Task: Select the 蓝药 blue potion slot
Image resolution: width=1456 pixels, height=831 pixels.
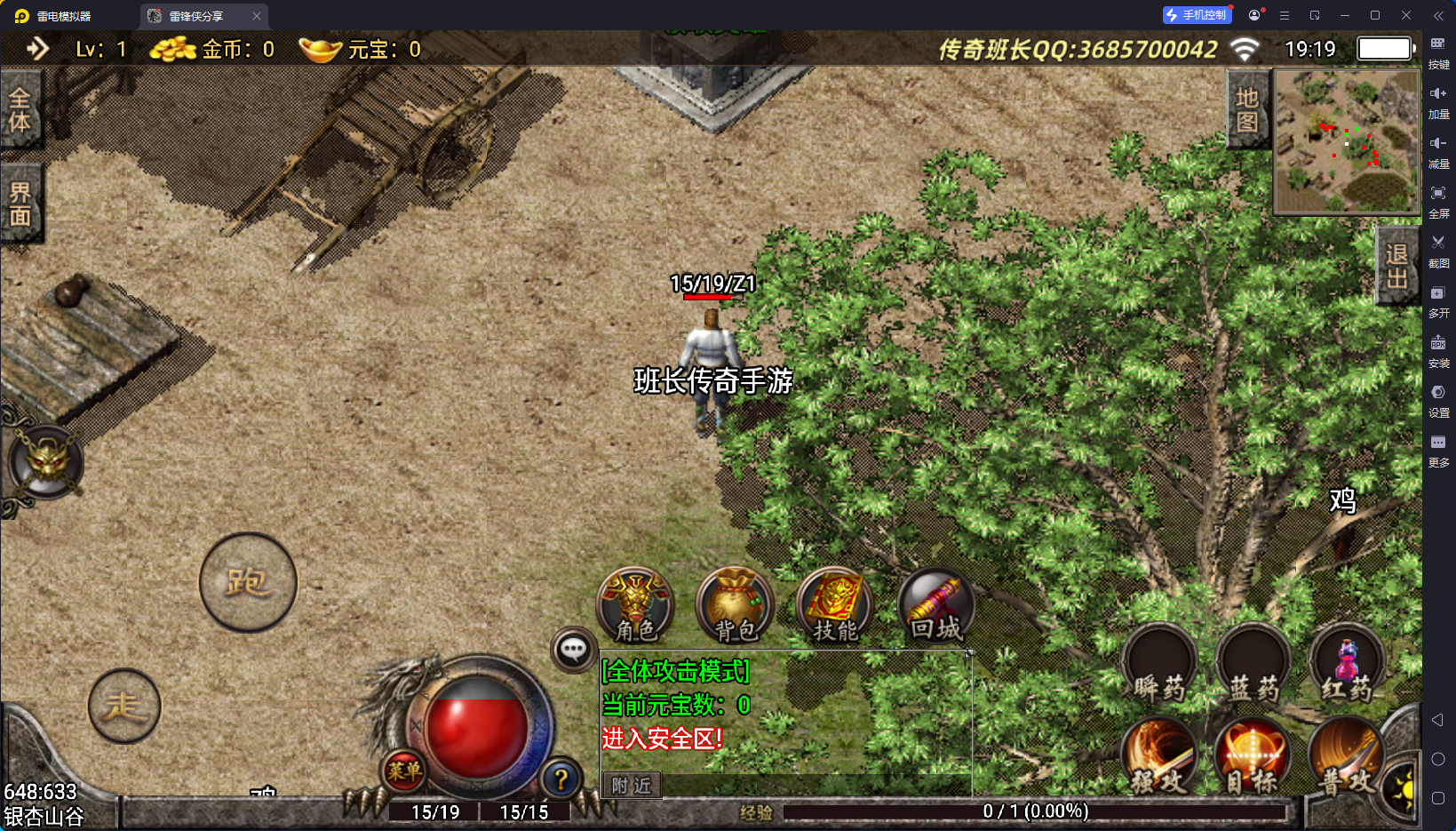Action: pyautogui.click(x=1253, y=665)
